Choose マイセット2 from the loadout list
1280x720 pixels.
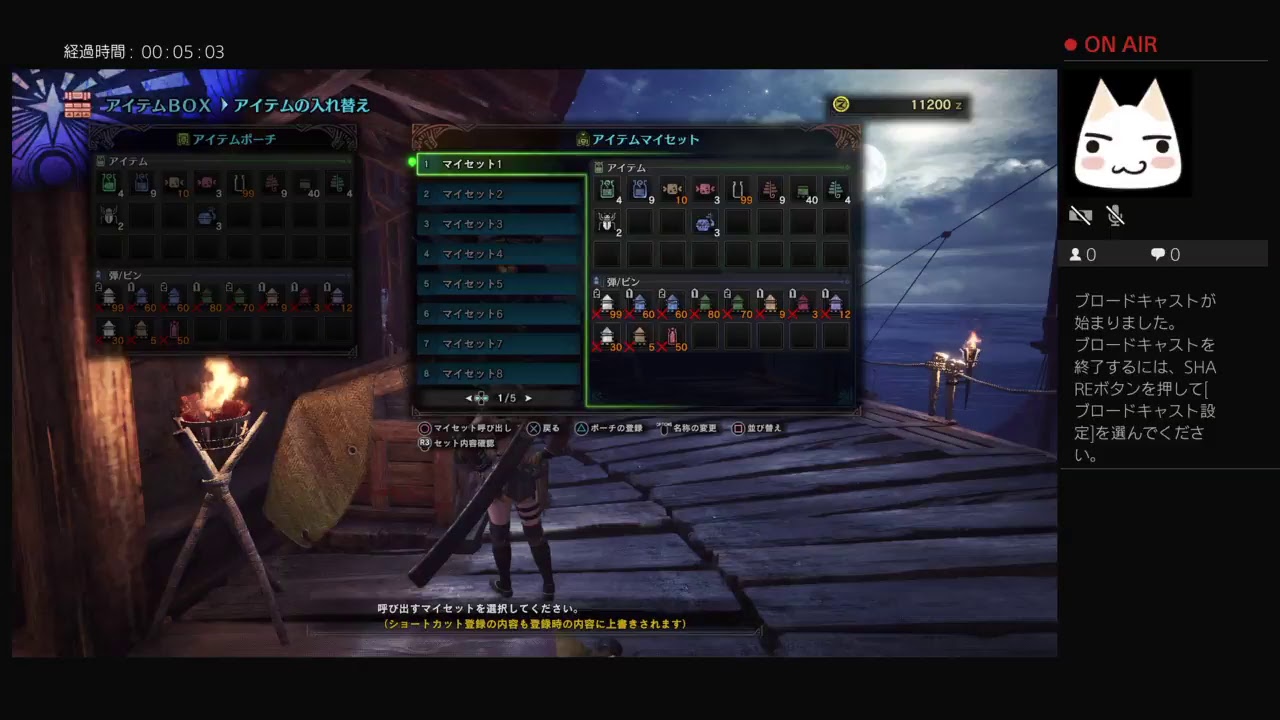[500, 194]
